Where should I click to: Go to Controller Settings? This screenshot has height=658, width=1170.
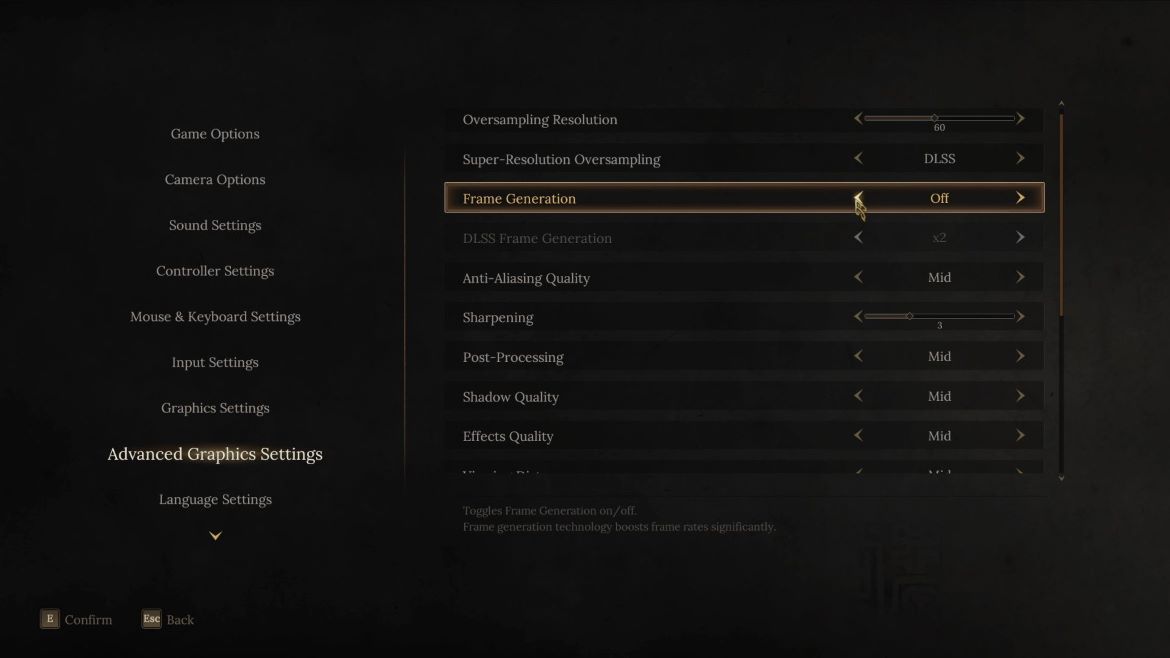(215, 271)
